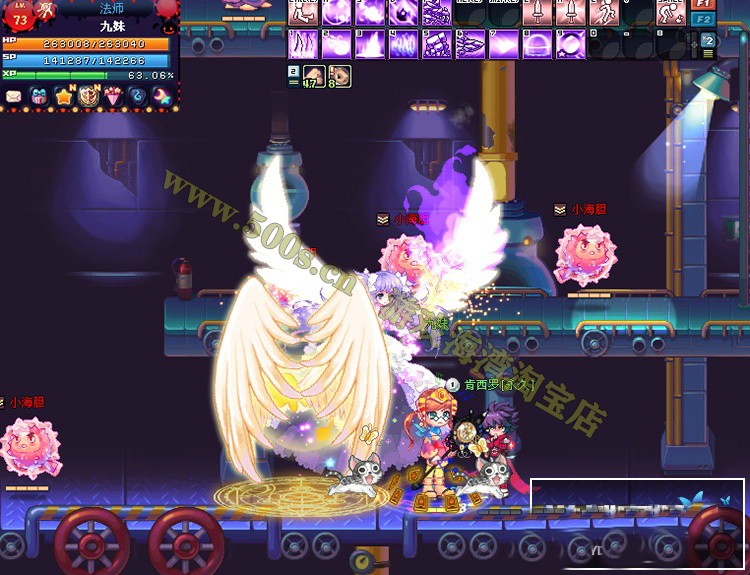
Task: Click the level 73 character portrait badge
Action: [x=18, y=17]
